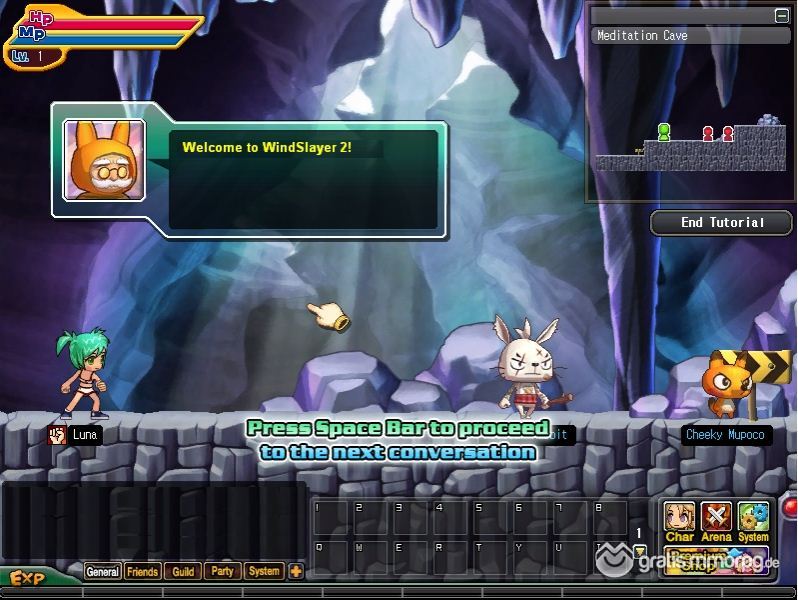Open the System menu
The height and width of the screenshot is (600, 798).
tap(753, 521)
